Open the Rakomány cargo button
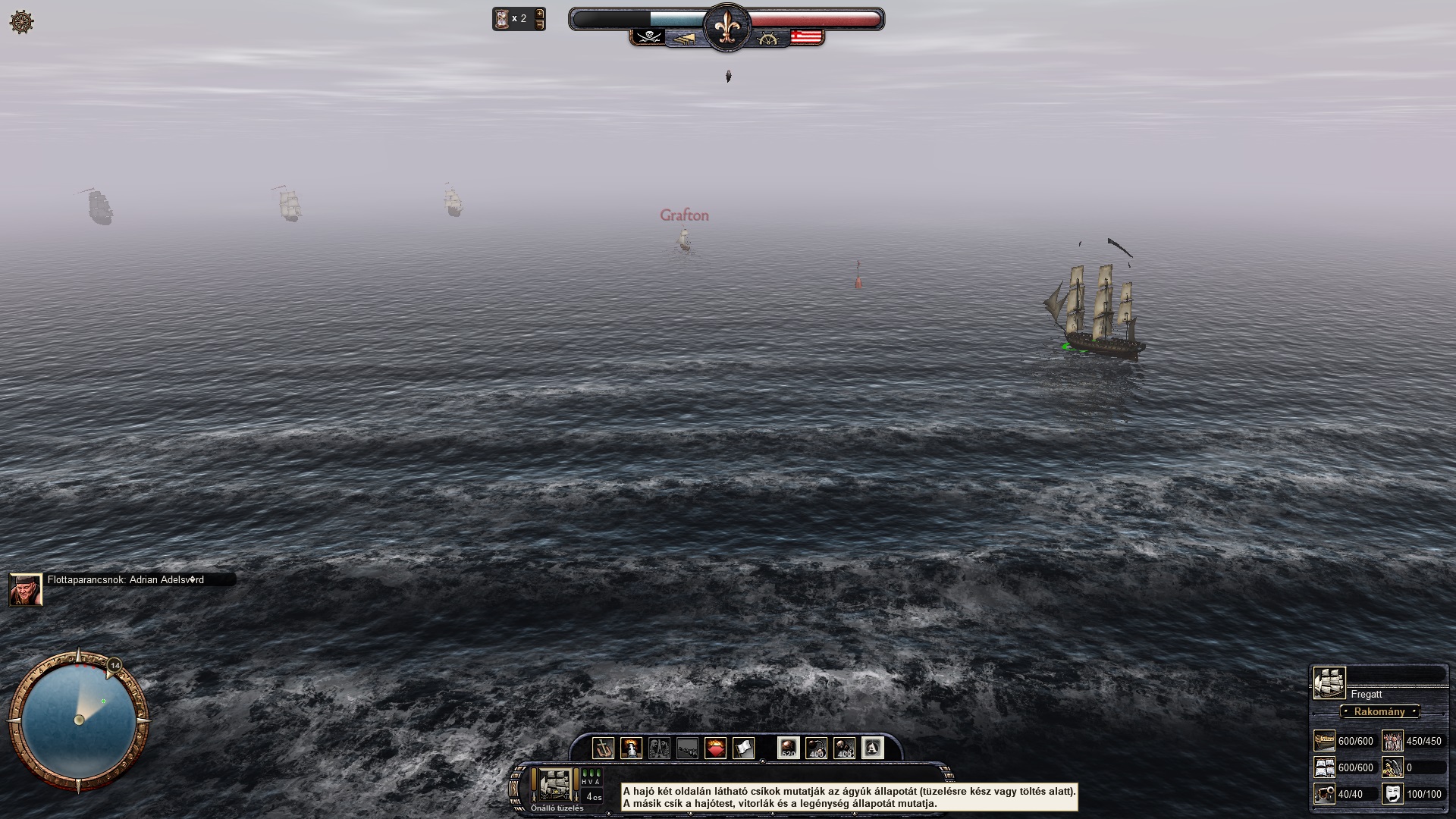 [1379, 711]
